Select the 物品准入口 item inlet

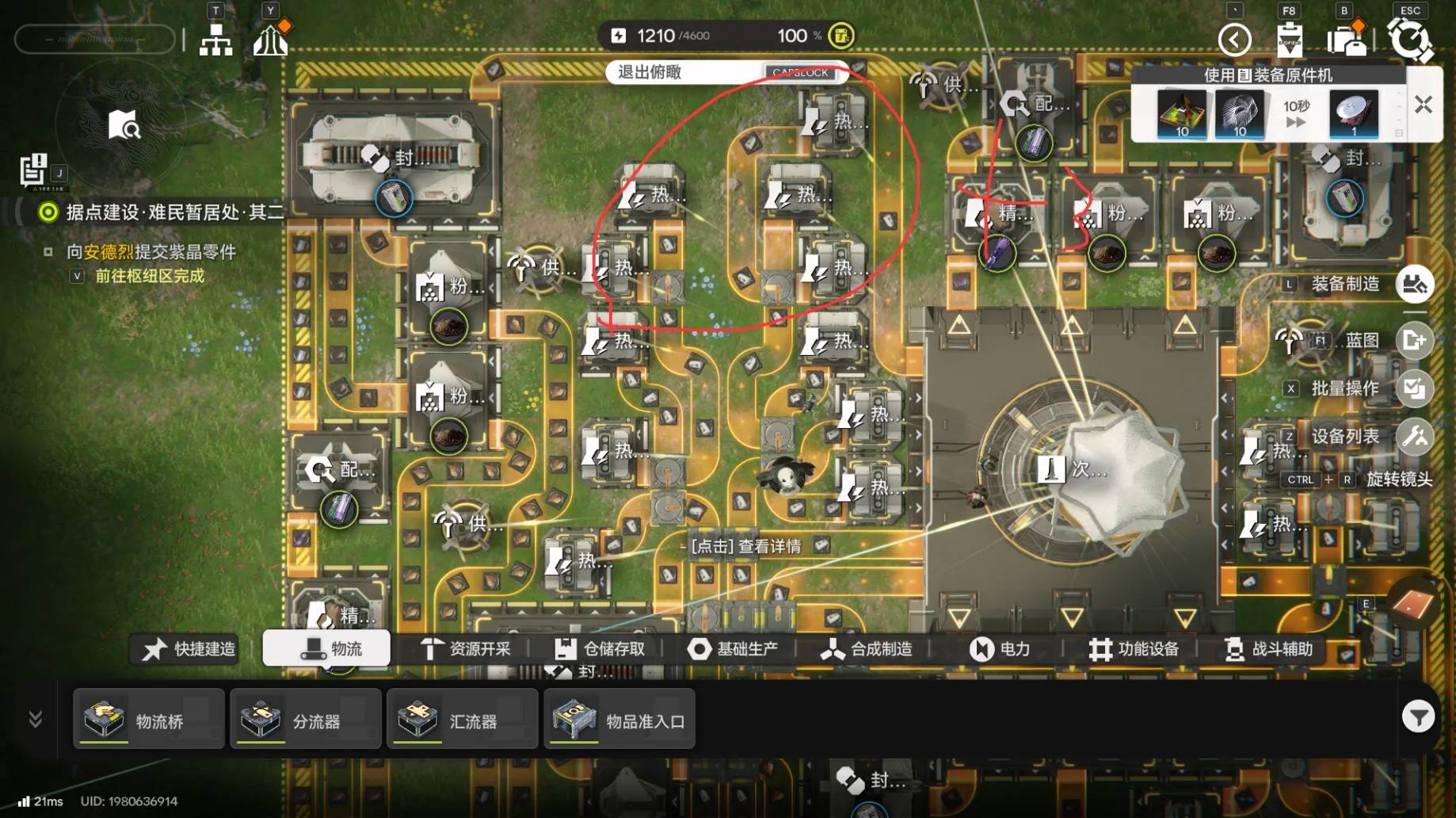(619, 720)
